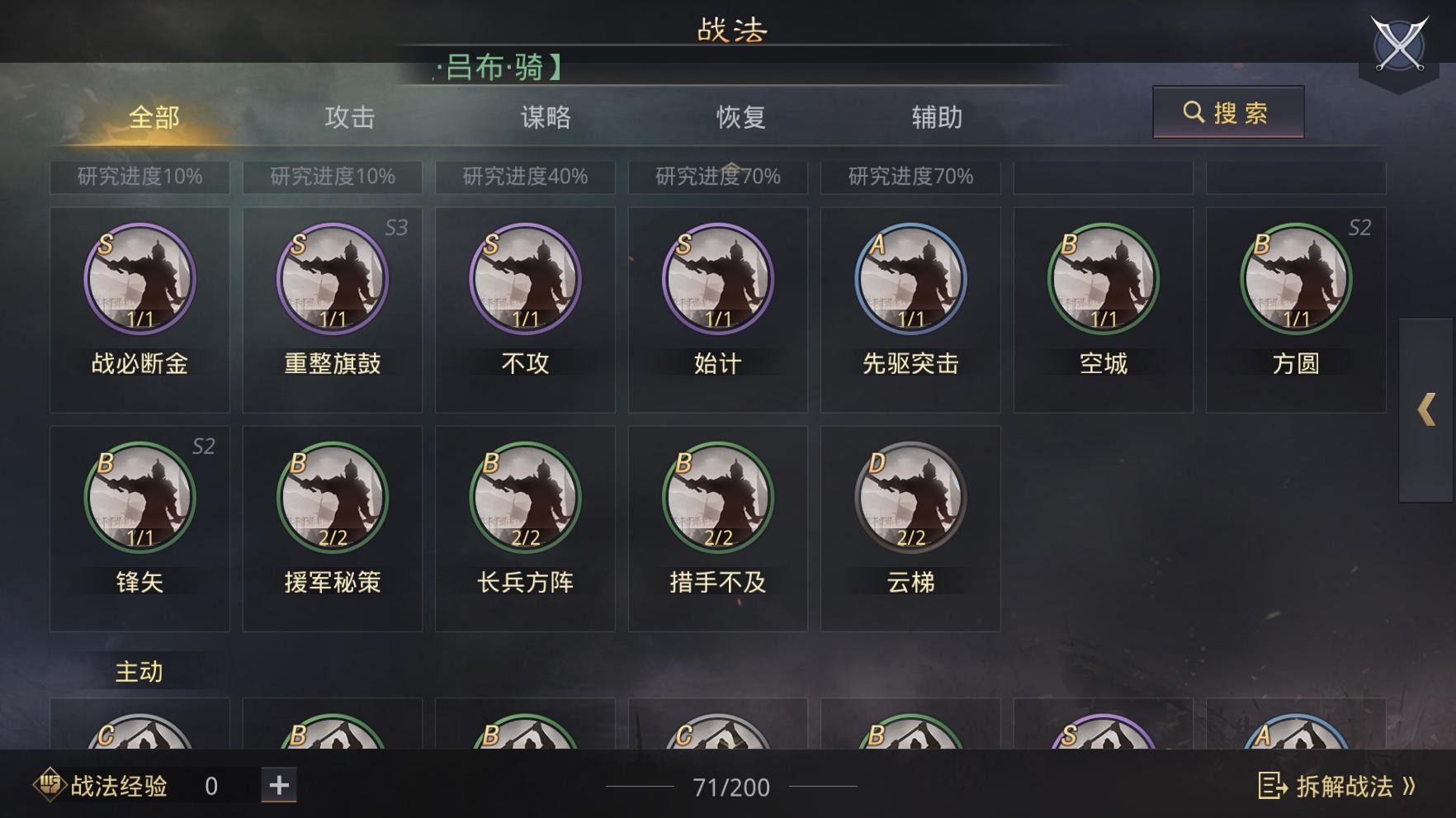Viewport: 1456px width, 818px height.
Task: Open the 始计 tactic details
Action: click(717, 279)
